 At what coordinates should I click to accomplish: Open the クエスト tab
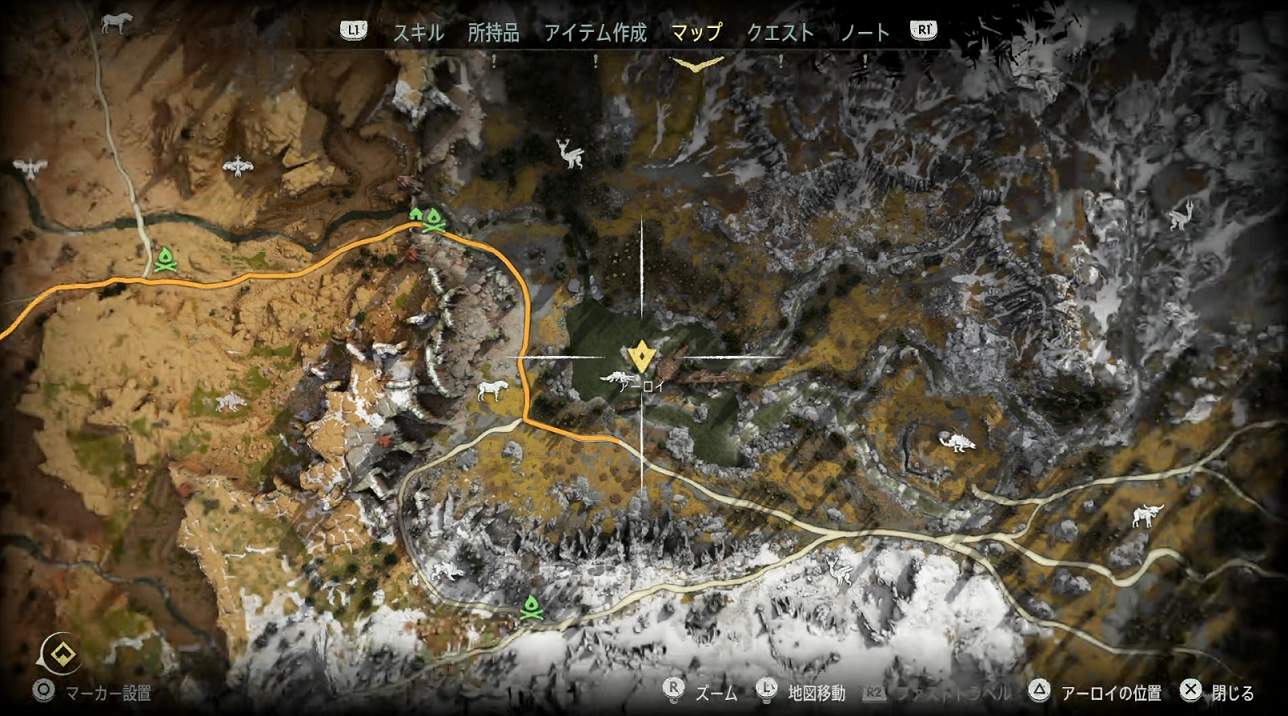tap(780, 32)
